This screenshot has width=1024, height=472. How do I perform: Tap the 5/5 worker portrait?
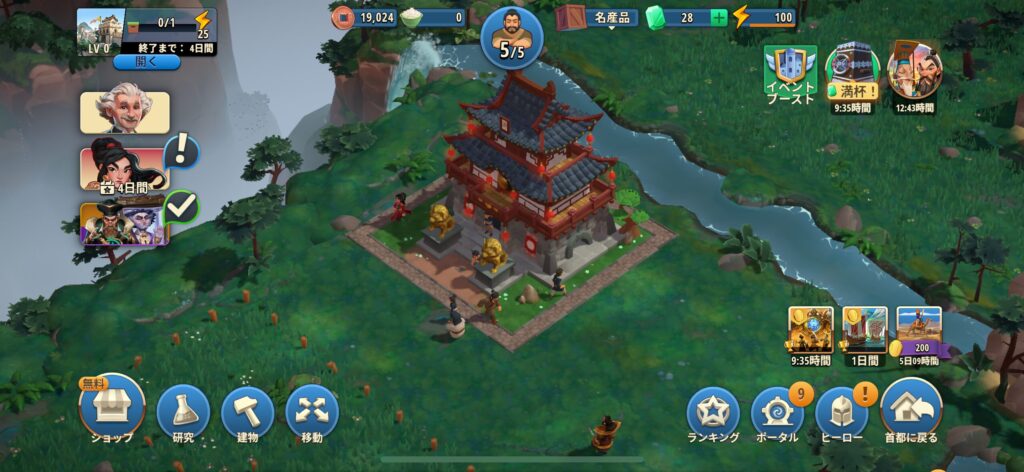511,33
